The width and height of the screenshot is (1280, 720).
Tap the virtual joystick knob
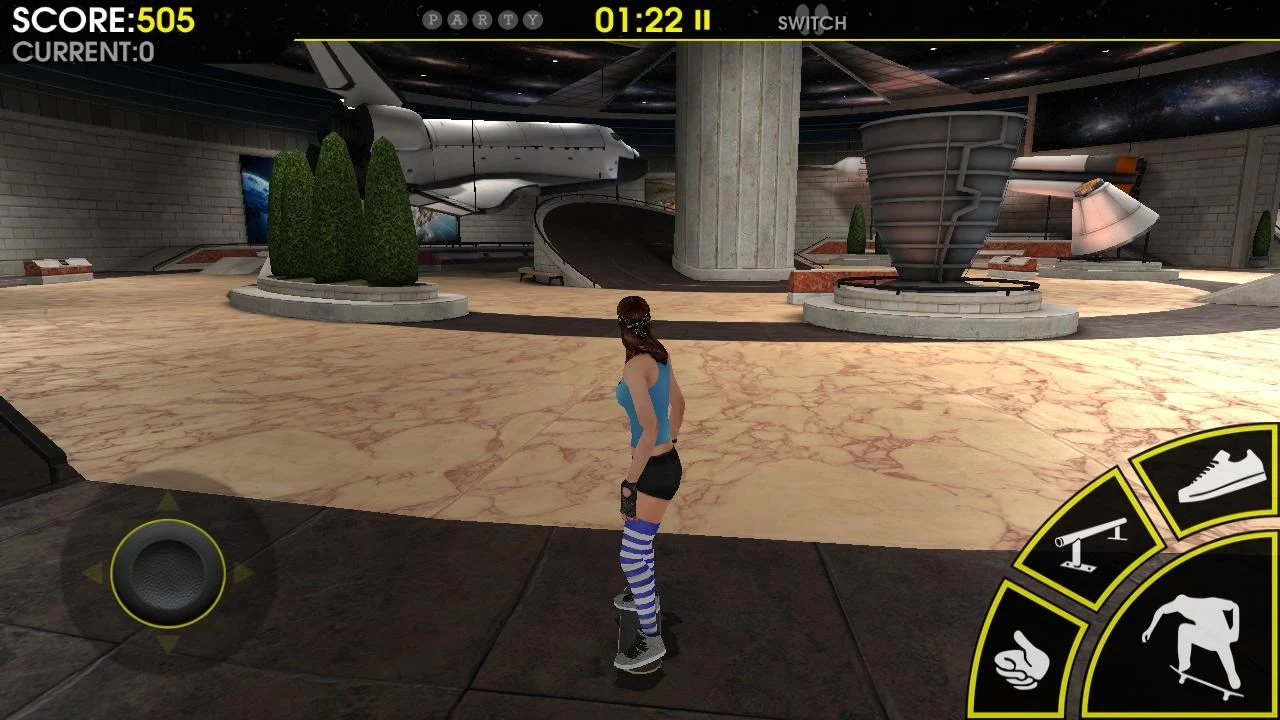point(167,573)
